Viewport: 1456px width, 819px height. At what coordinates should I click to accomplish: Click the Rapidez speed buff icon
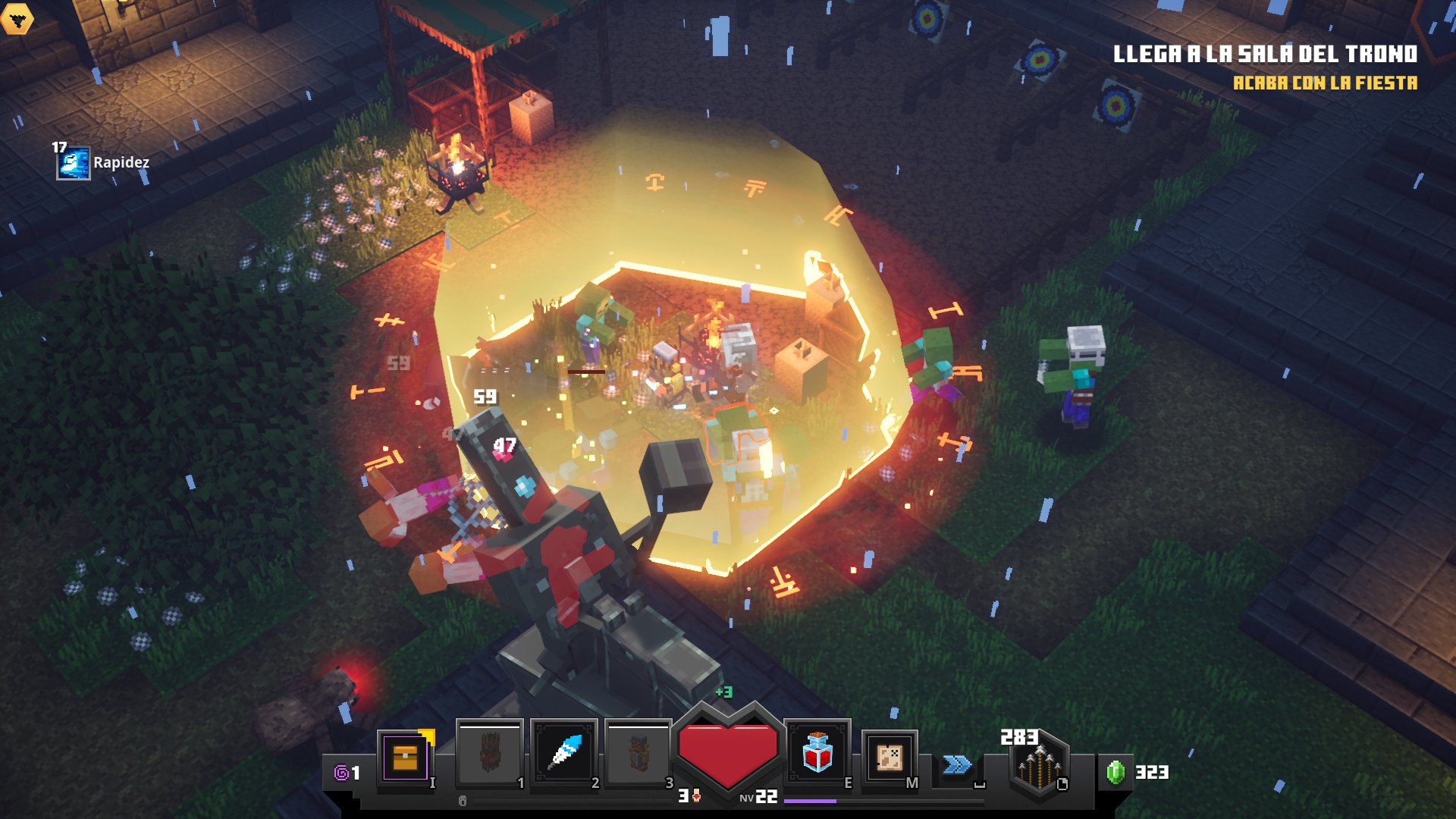point(74,163)
